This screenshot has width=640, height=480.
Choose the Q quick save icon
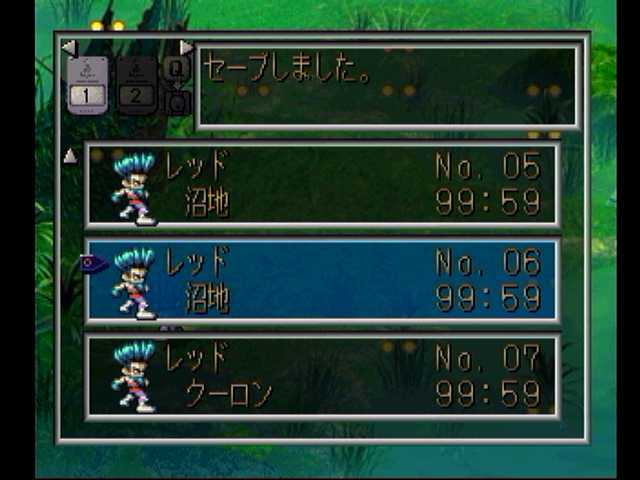pos(176,69)
